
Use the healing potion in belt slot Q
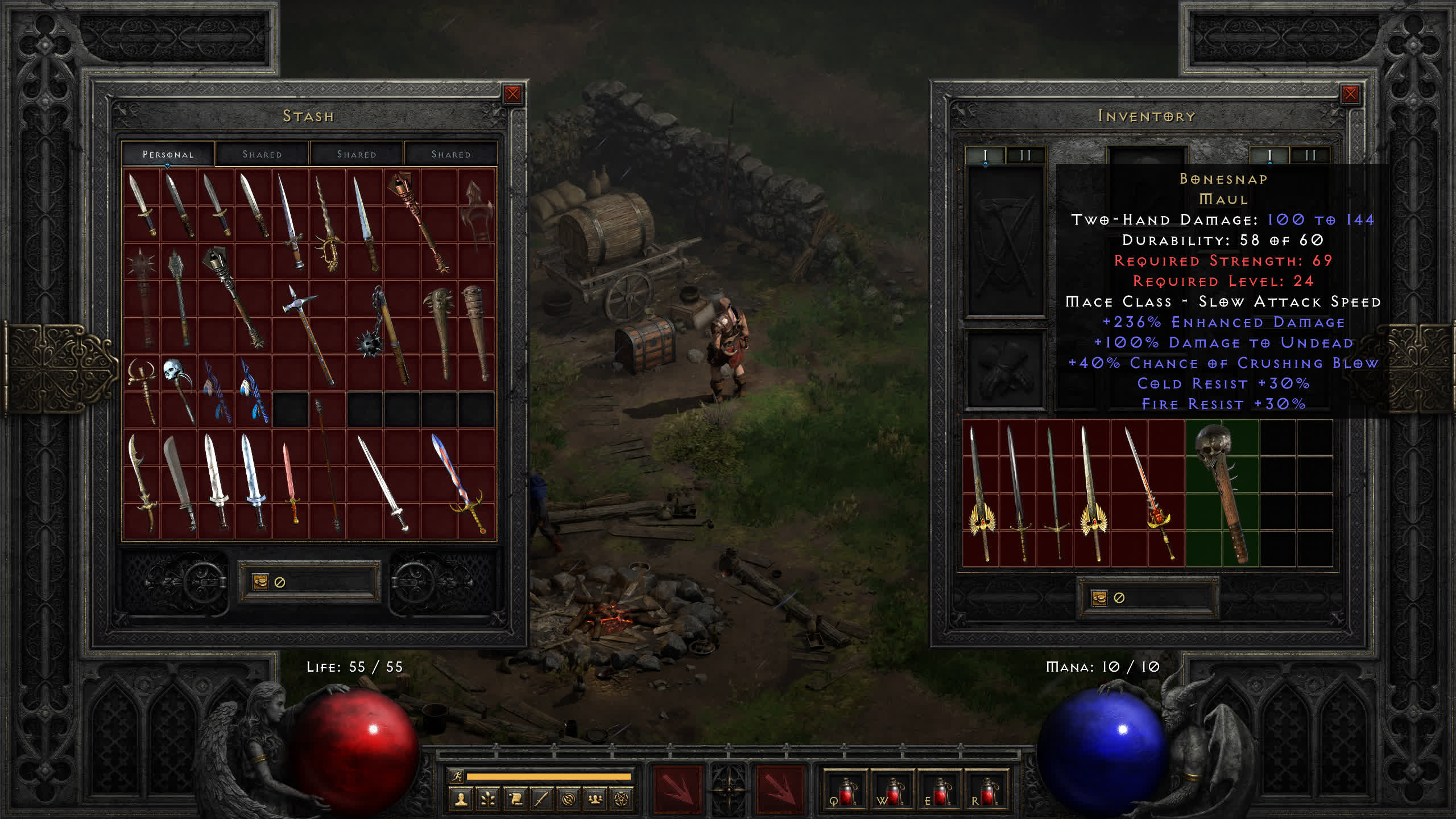coord(844,791)
